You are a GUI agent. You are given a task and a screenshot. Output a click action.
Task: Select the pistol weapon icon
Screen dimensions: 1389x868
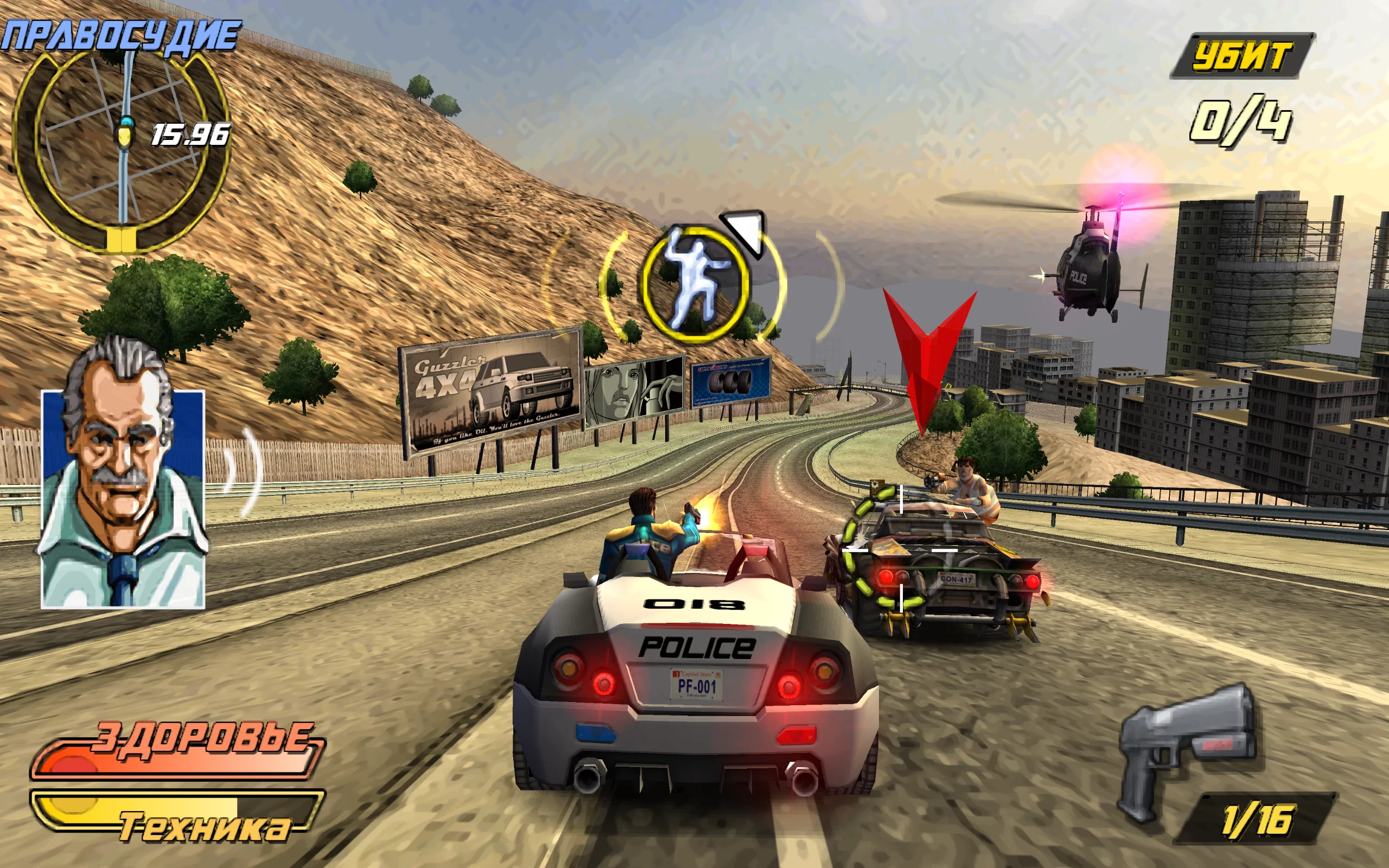(1187, 746)
